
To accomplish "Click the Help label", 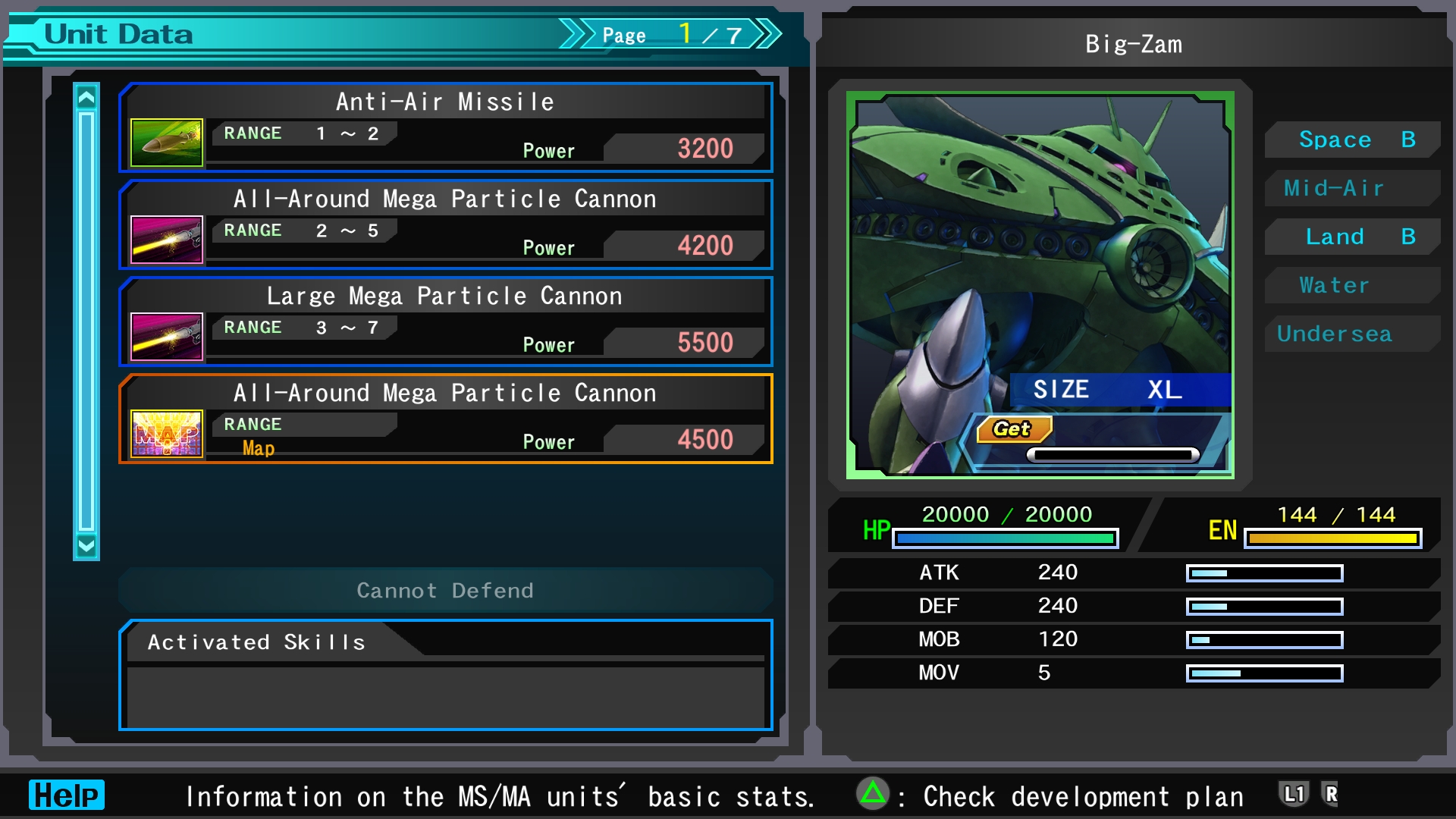I will point(67,795).
